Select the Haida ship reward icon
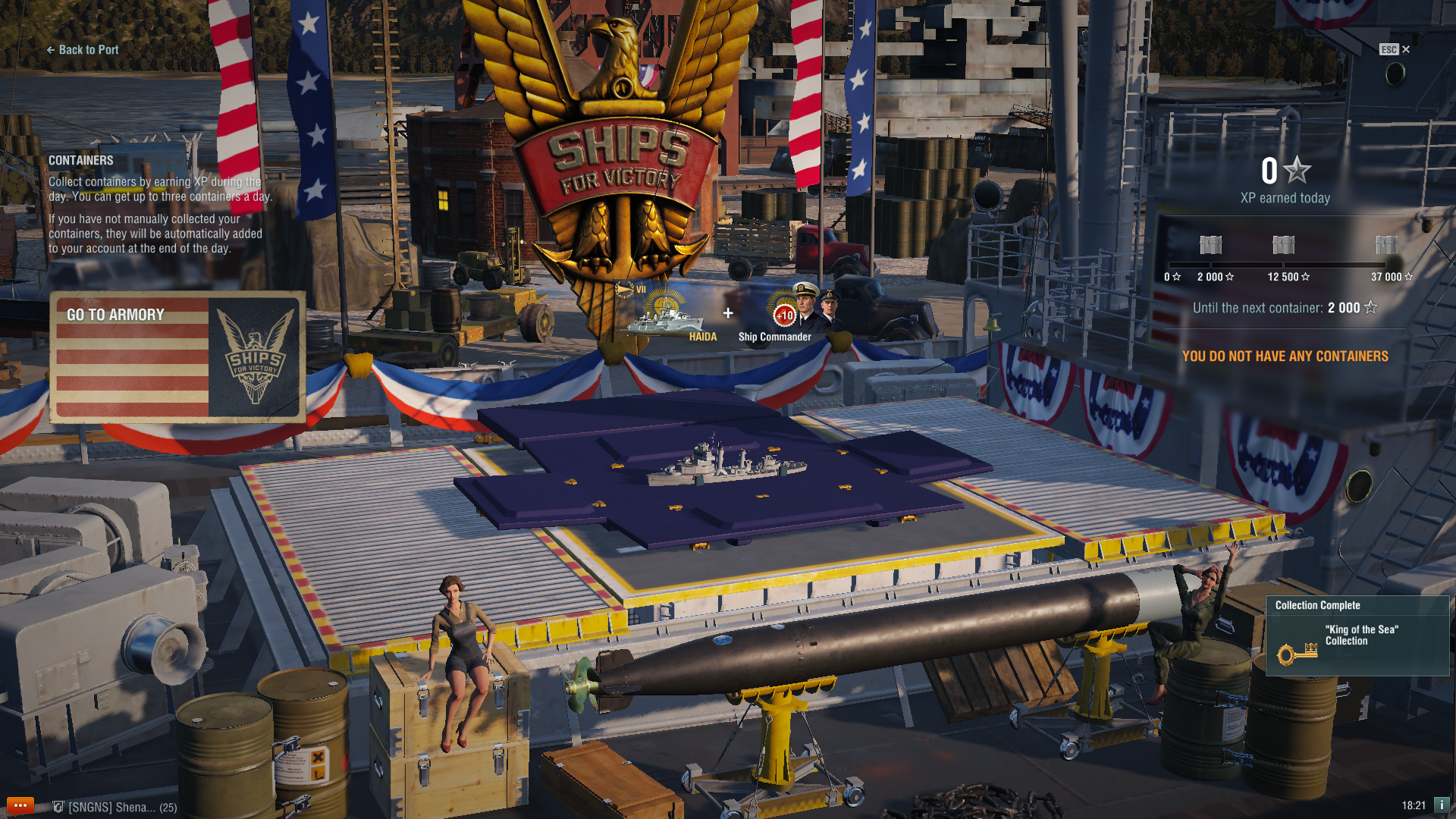The height and width of the screenshot is (819, 1456). (666, 312)
